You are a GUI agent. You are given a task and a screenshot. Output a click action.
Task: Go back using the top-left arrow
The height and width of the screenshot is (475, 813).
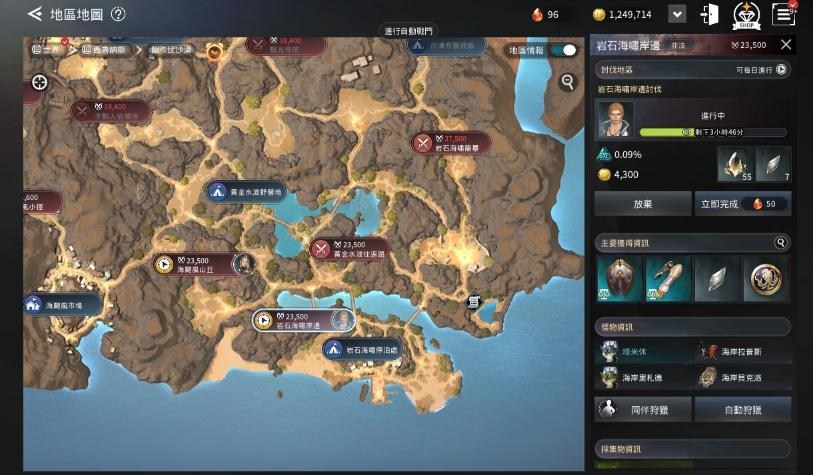(x=34, y=14)
